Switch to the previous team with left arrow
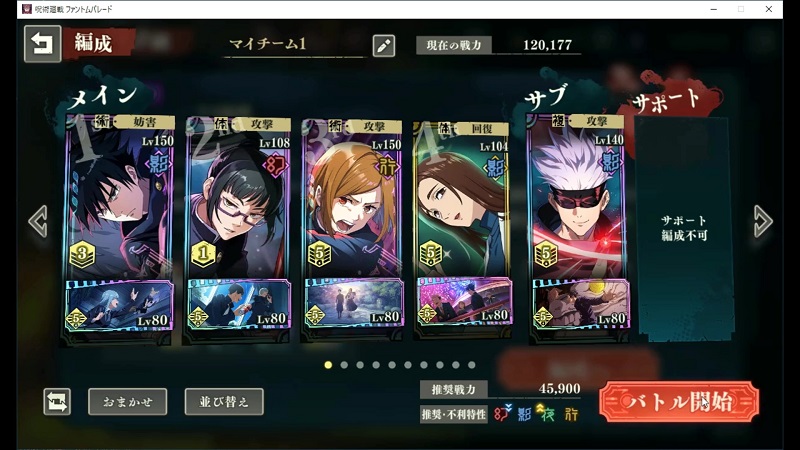Viewport: 800px width, 450px height. tap(38, 221)
